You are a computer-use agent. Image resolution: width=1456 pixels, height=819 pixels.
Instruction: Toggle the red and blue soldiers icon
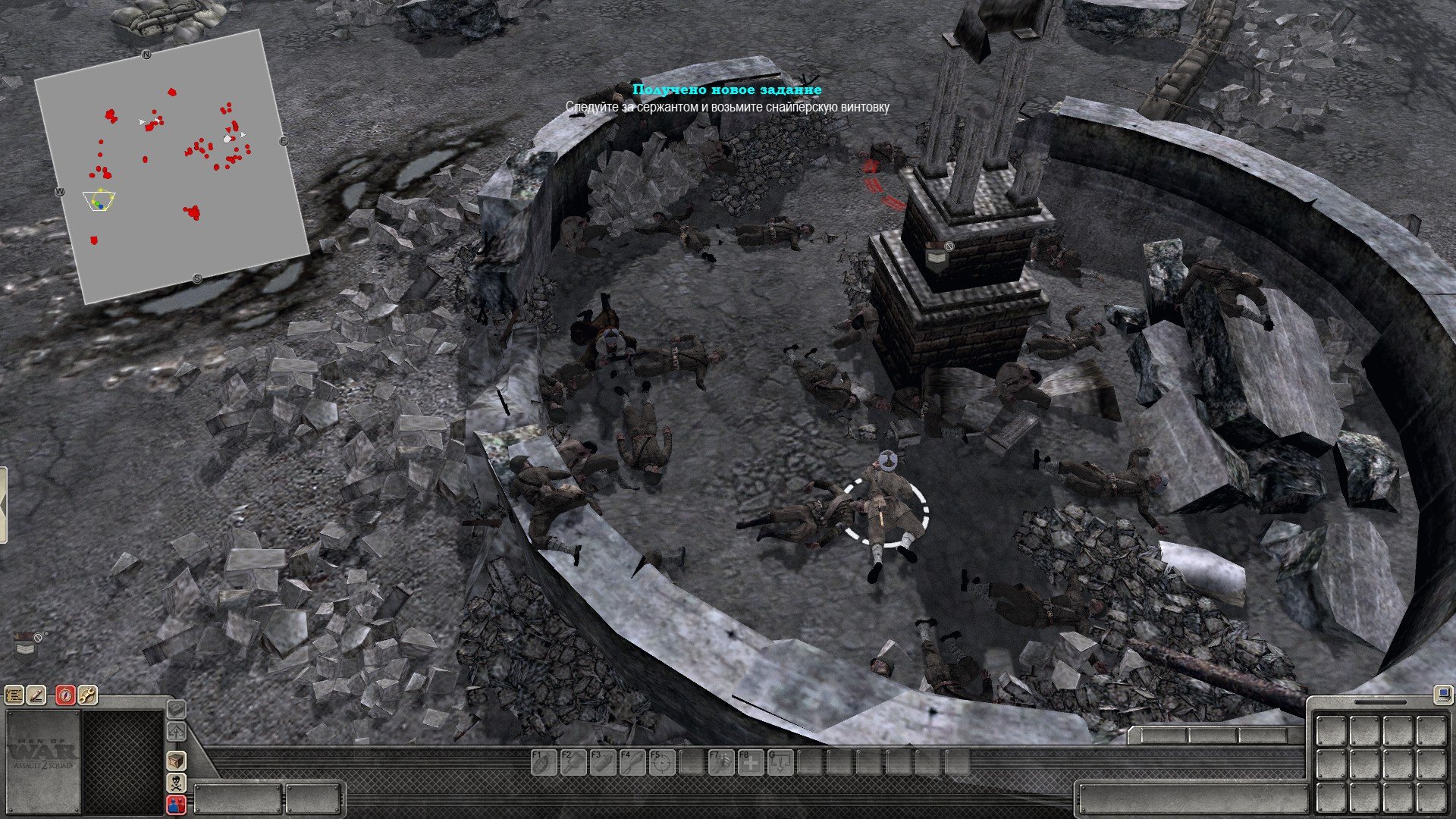[x=177, y=805]
